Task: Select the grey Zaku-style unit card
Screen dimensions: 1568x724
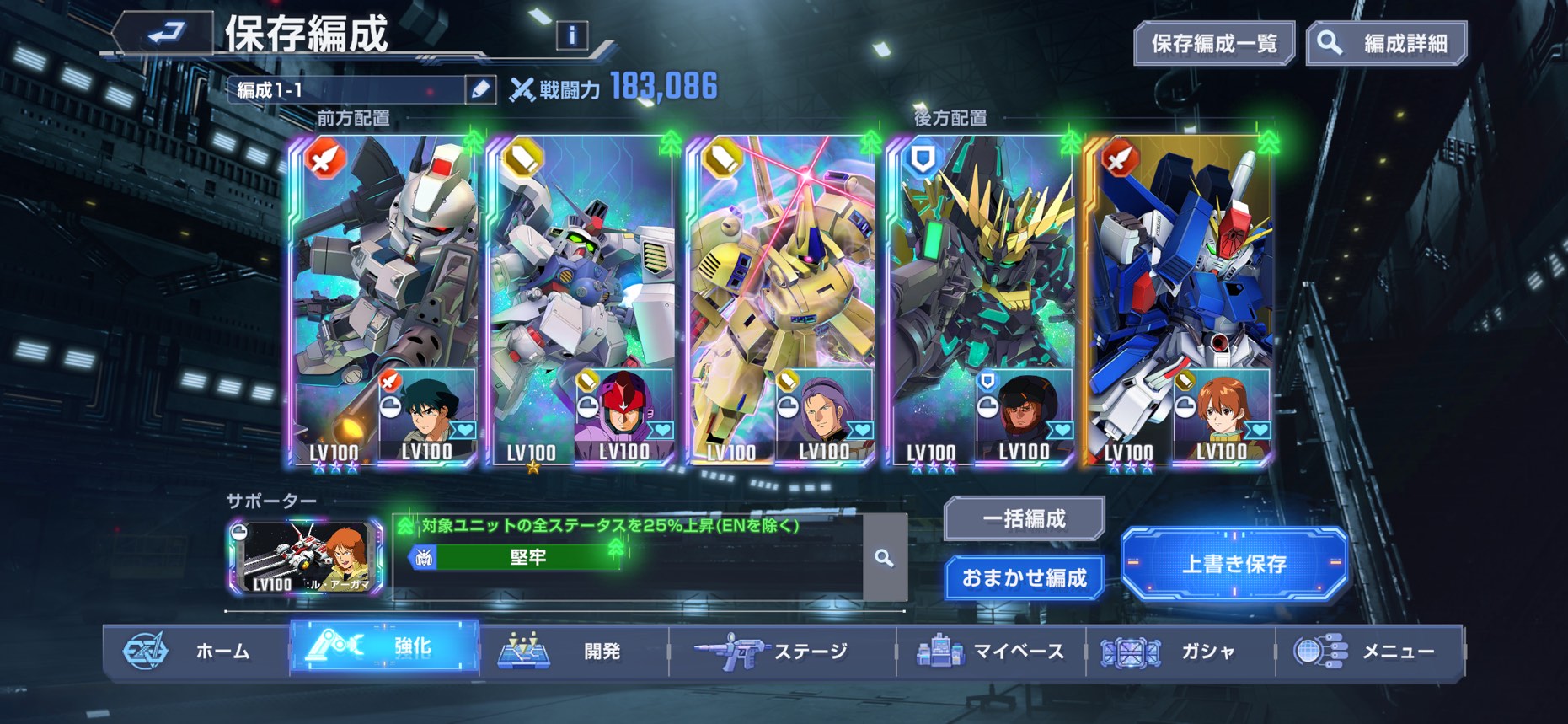Action: tap(383, 278)
